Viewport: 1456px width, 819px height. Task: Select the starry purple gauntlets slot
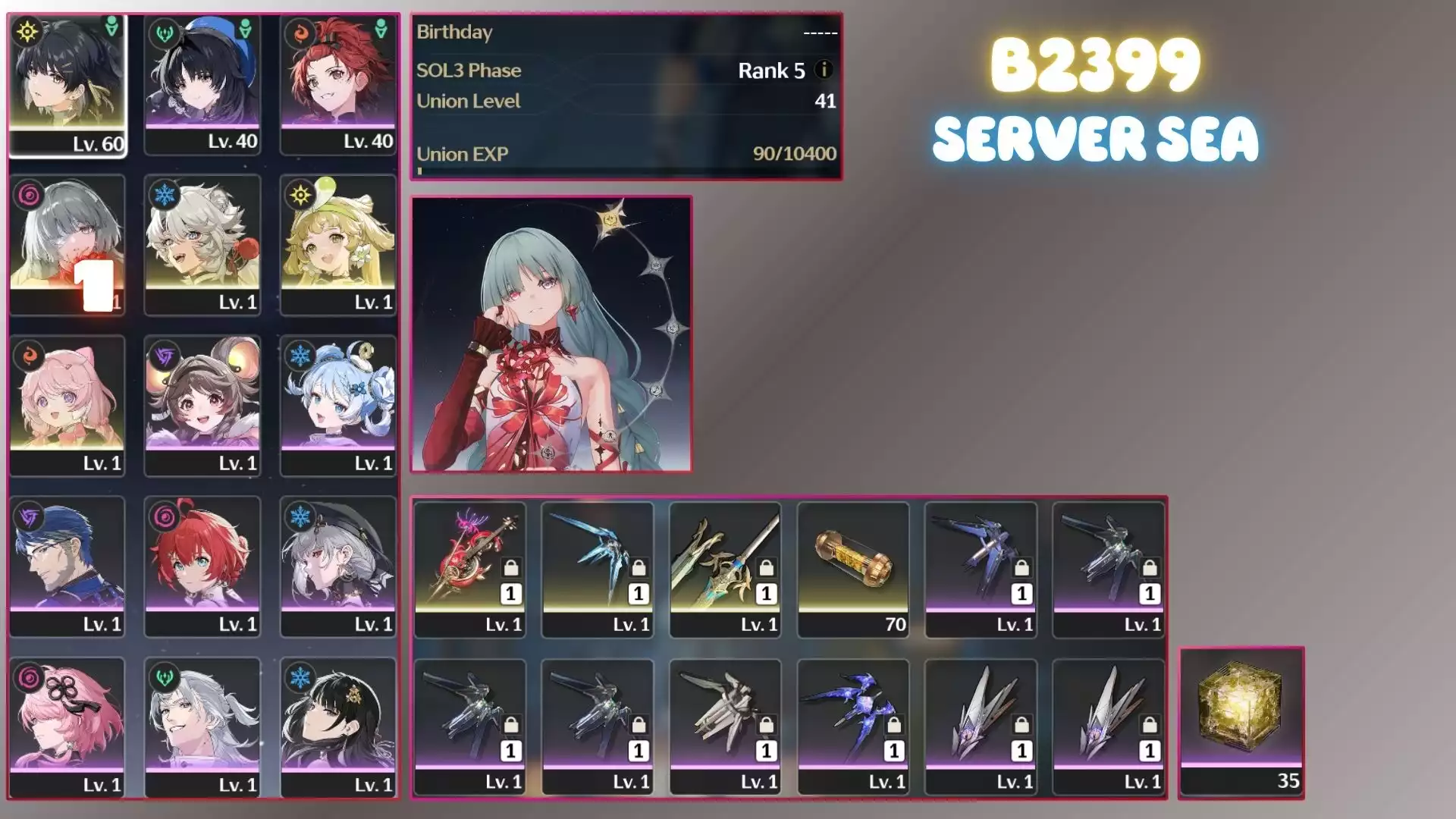[x=853, y=726]
